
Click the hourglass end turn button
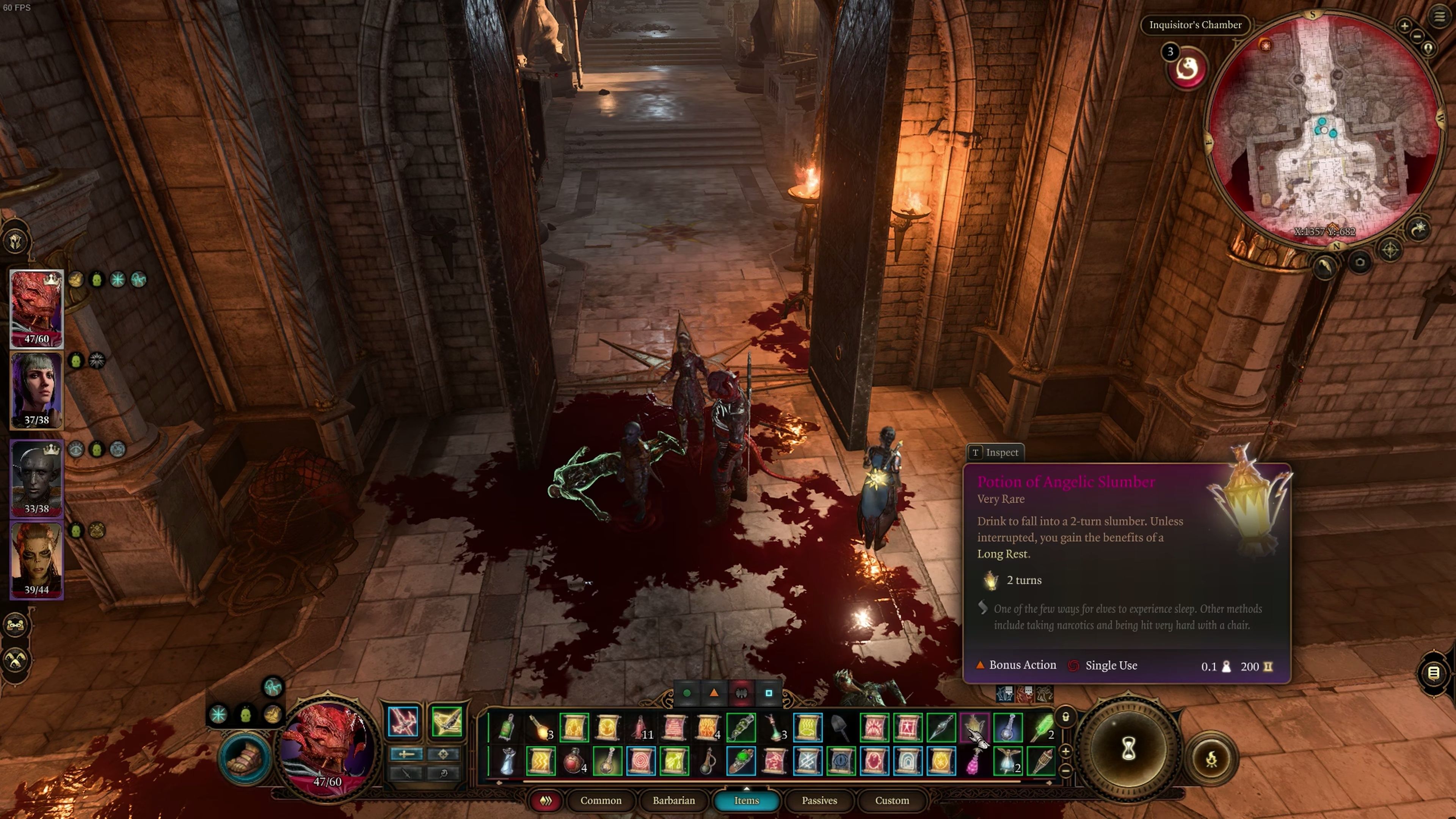(1128, 750)
